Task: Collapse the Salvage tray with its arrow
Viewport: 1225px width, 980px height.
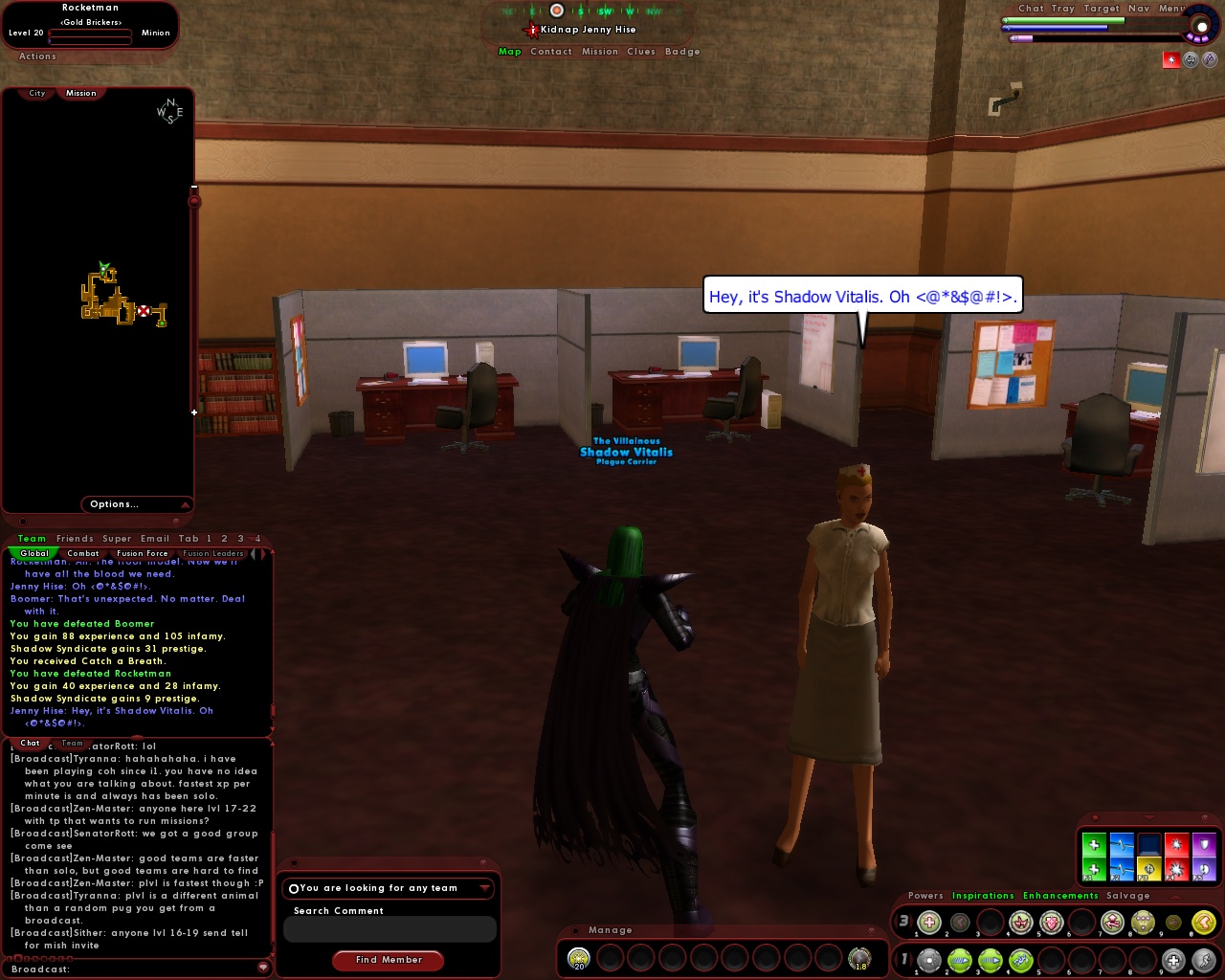Action: click(x=1176, y=898)
